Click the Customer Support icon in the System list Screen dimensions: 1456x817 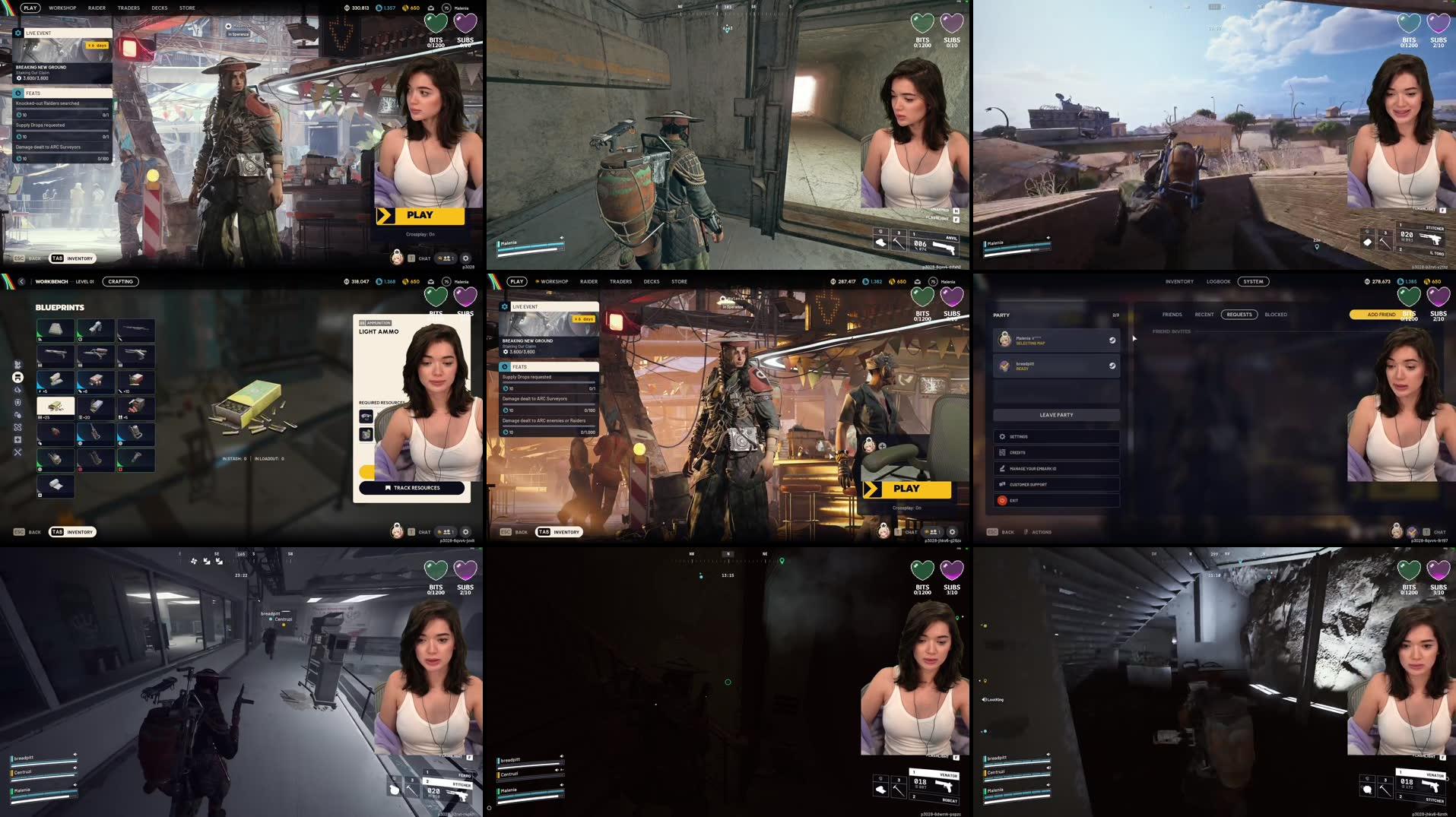point(1004,484)
